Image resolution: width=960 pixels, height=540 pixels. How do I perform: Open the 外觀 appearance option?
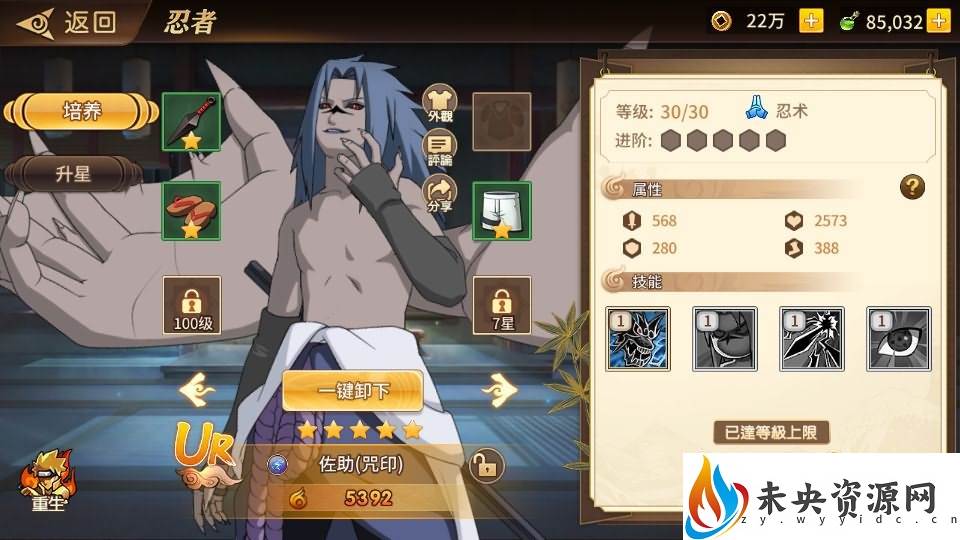coord(440,103)
